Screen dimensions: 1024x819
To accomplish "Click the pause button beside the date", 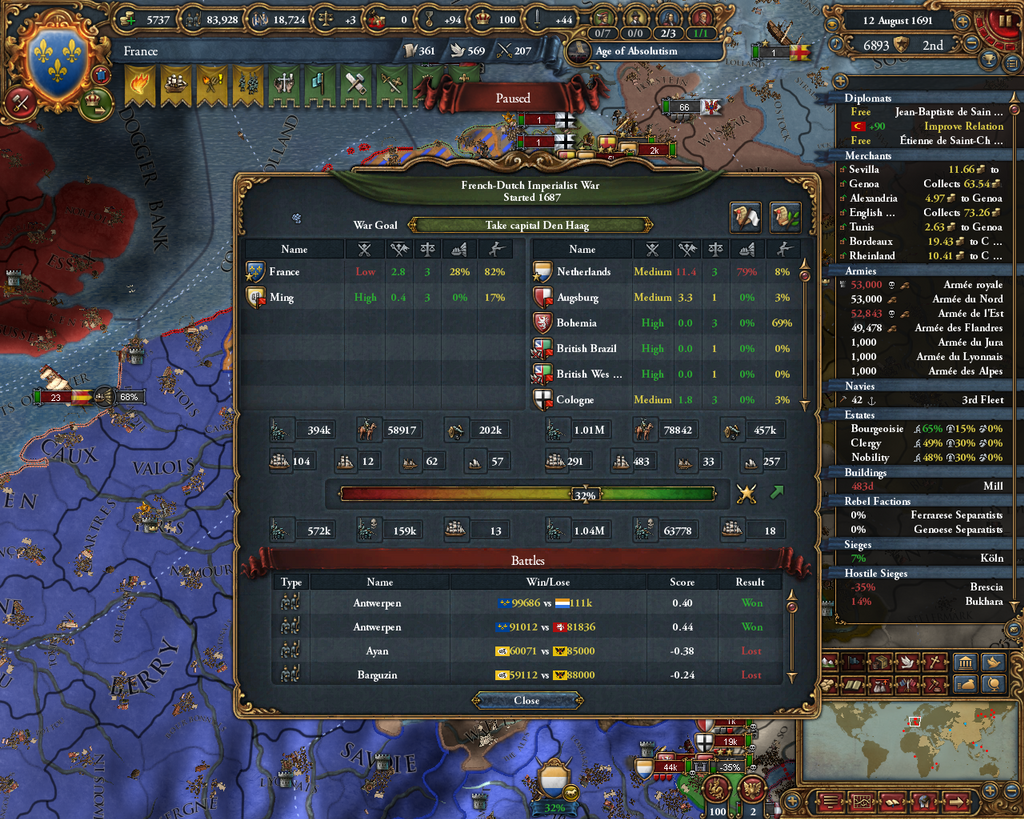I will tap(1001, 20).
